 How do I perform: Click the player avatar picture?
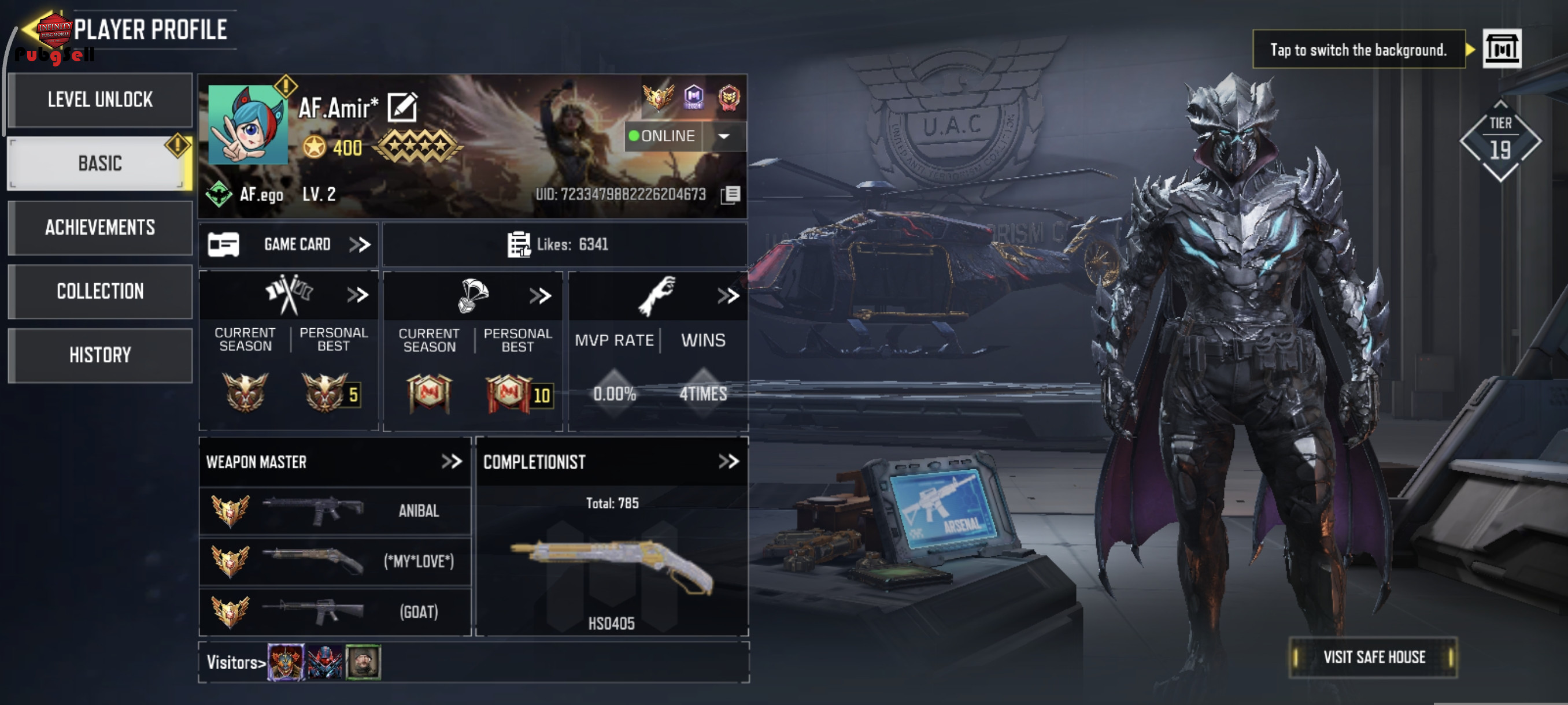click(247, 125)
